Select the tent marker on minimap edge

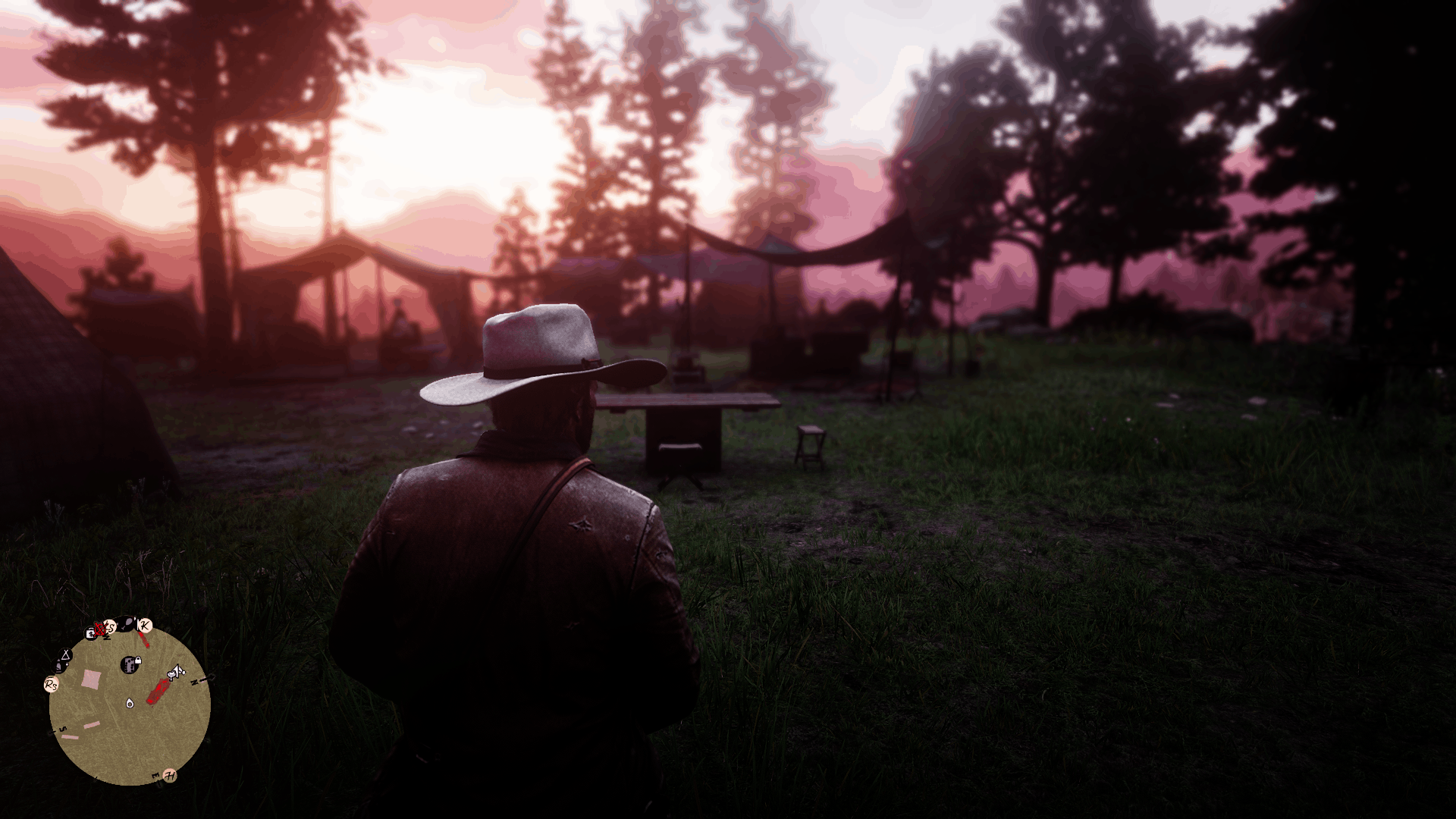tap(66, 654)
